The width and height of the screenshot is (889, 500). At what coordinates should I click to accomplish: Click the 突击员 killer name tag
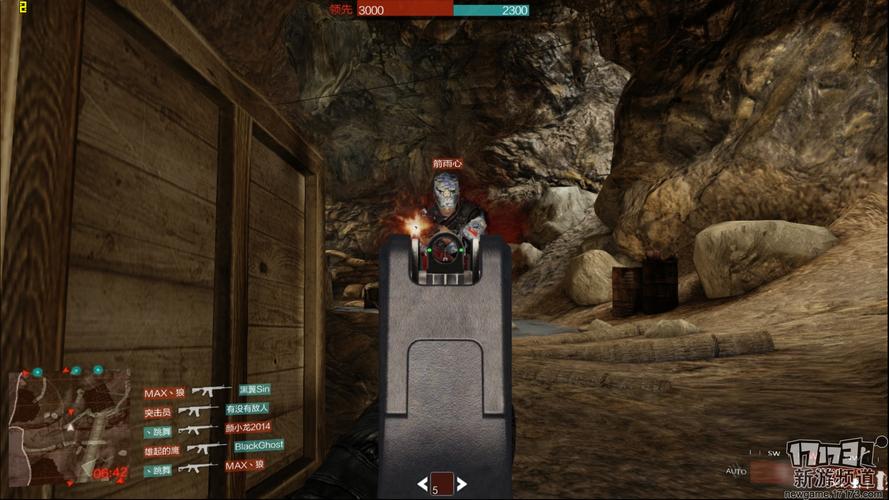(x=159, y=411)
